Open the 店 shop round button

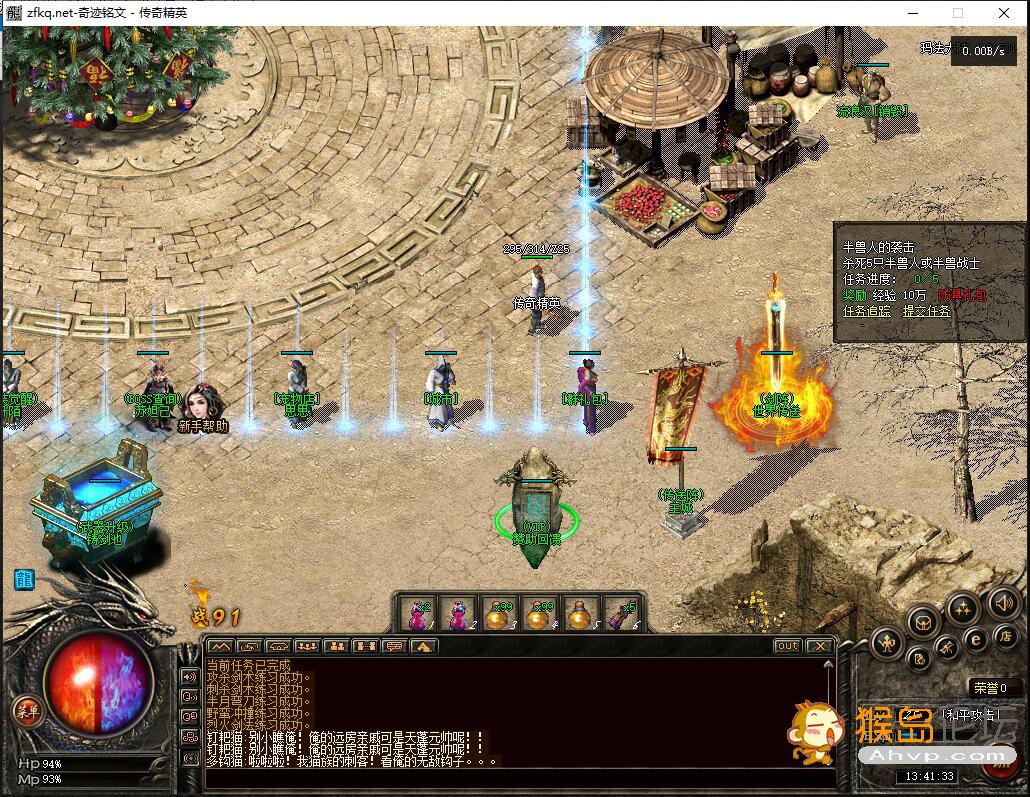pos(1004,637)
